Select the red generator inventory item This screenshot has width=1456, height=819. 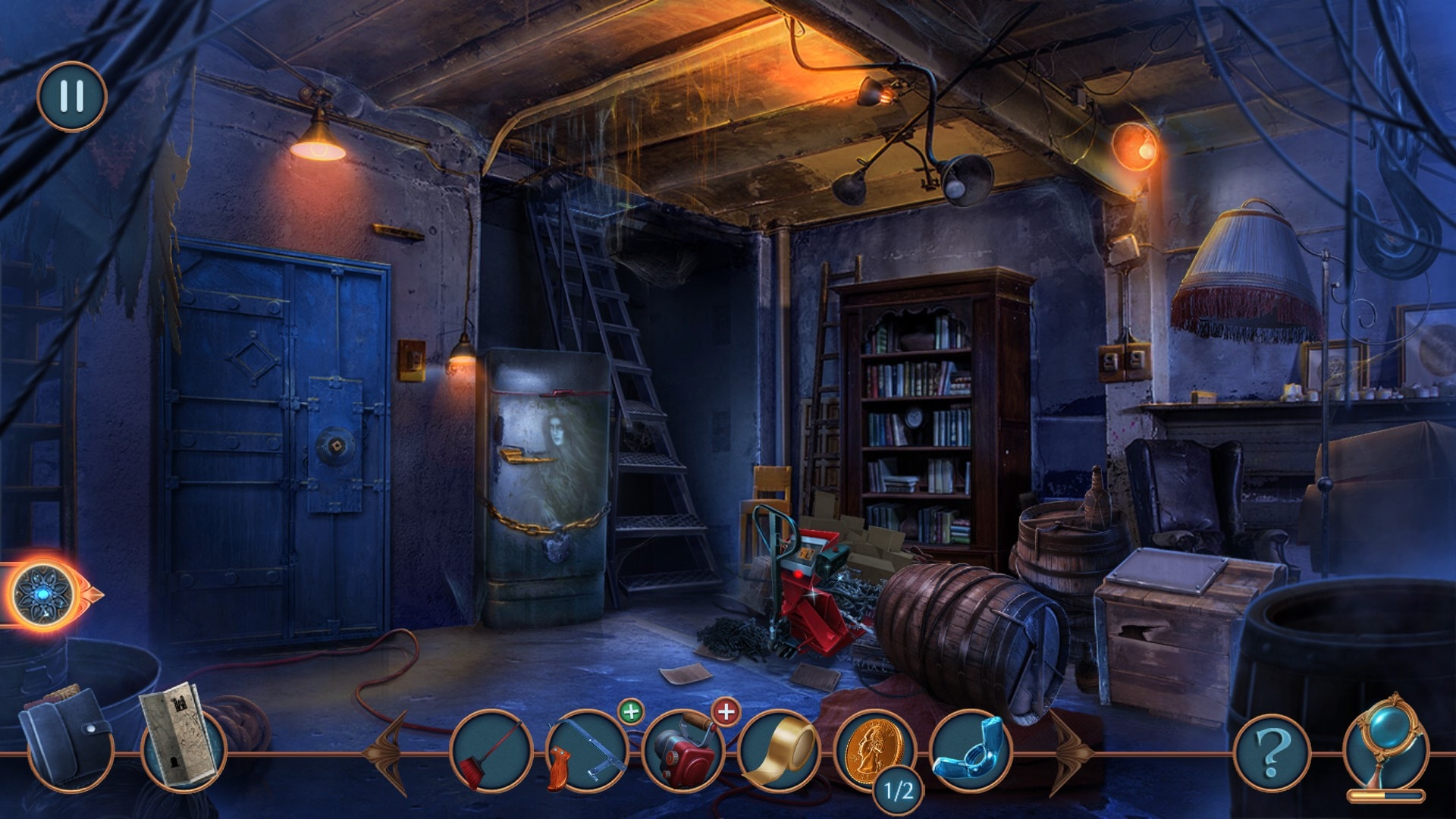[x=682, y=749]
